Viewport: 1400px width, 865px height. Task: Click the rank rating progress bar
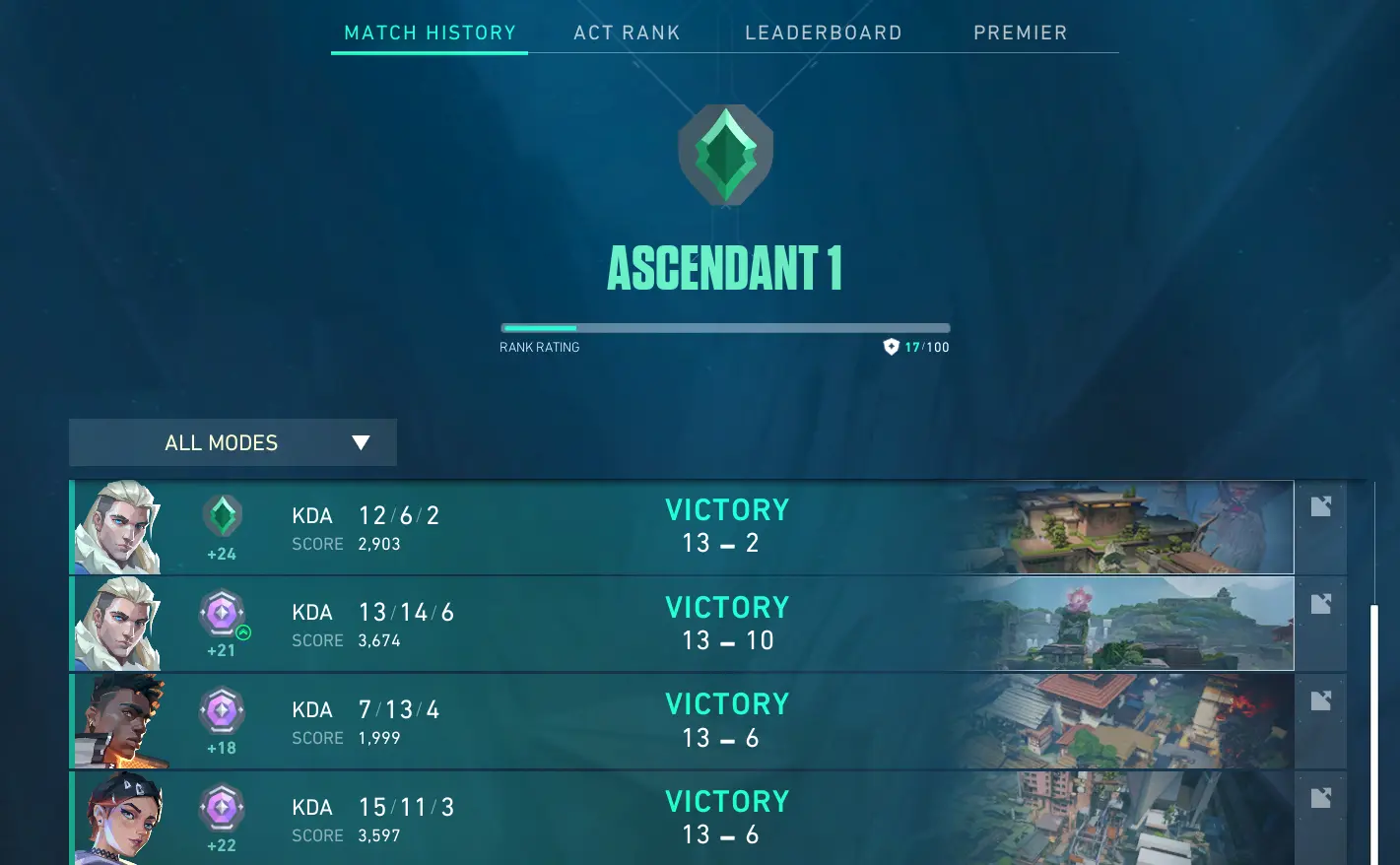(x=725, y=328)
